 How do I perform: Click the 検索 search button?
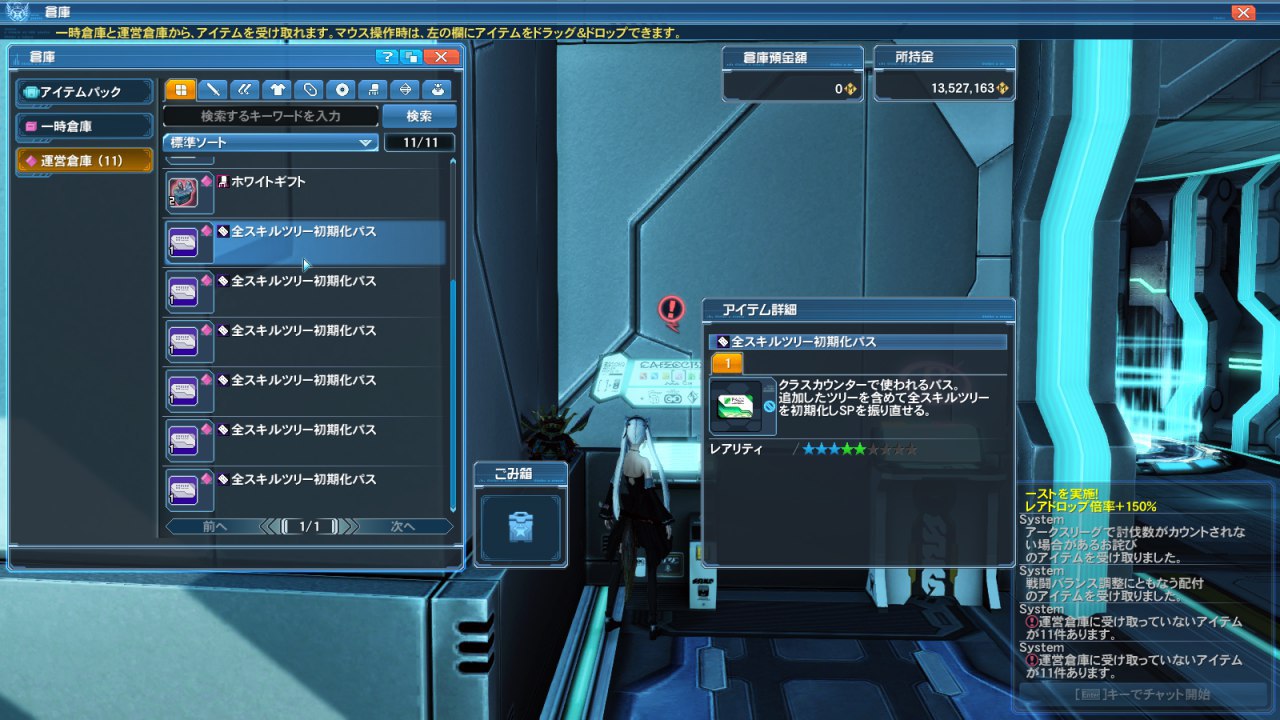[x=419, y=116]
